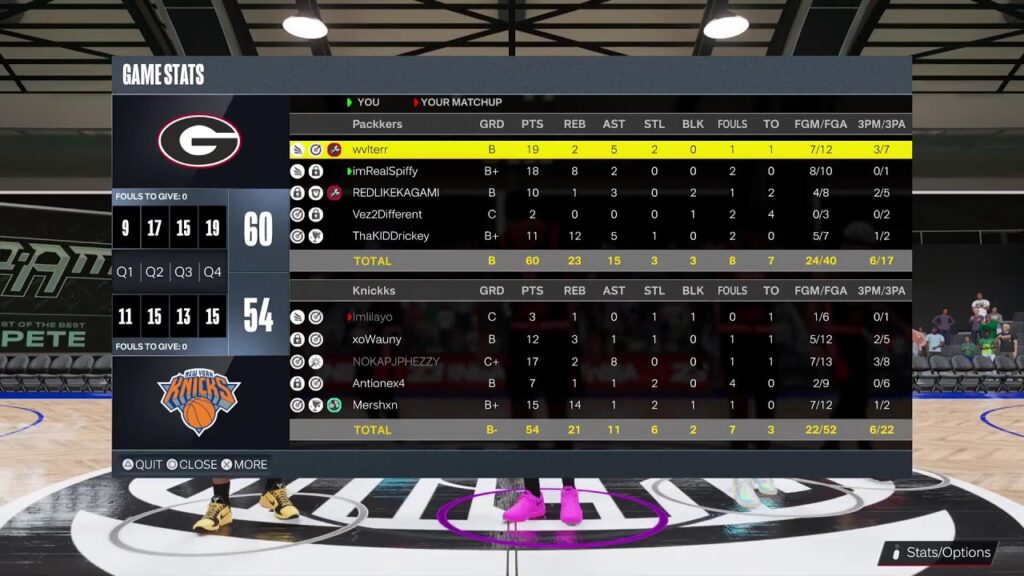Screen dimensions: 1024x576
Task: Select wvlterr's highlighted player row
Action: (x=600, y=149)
